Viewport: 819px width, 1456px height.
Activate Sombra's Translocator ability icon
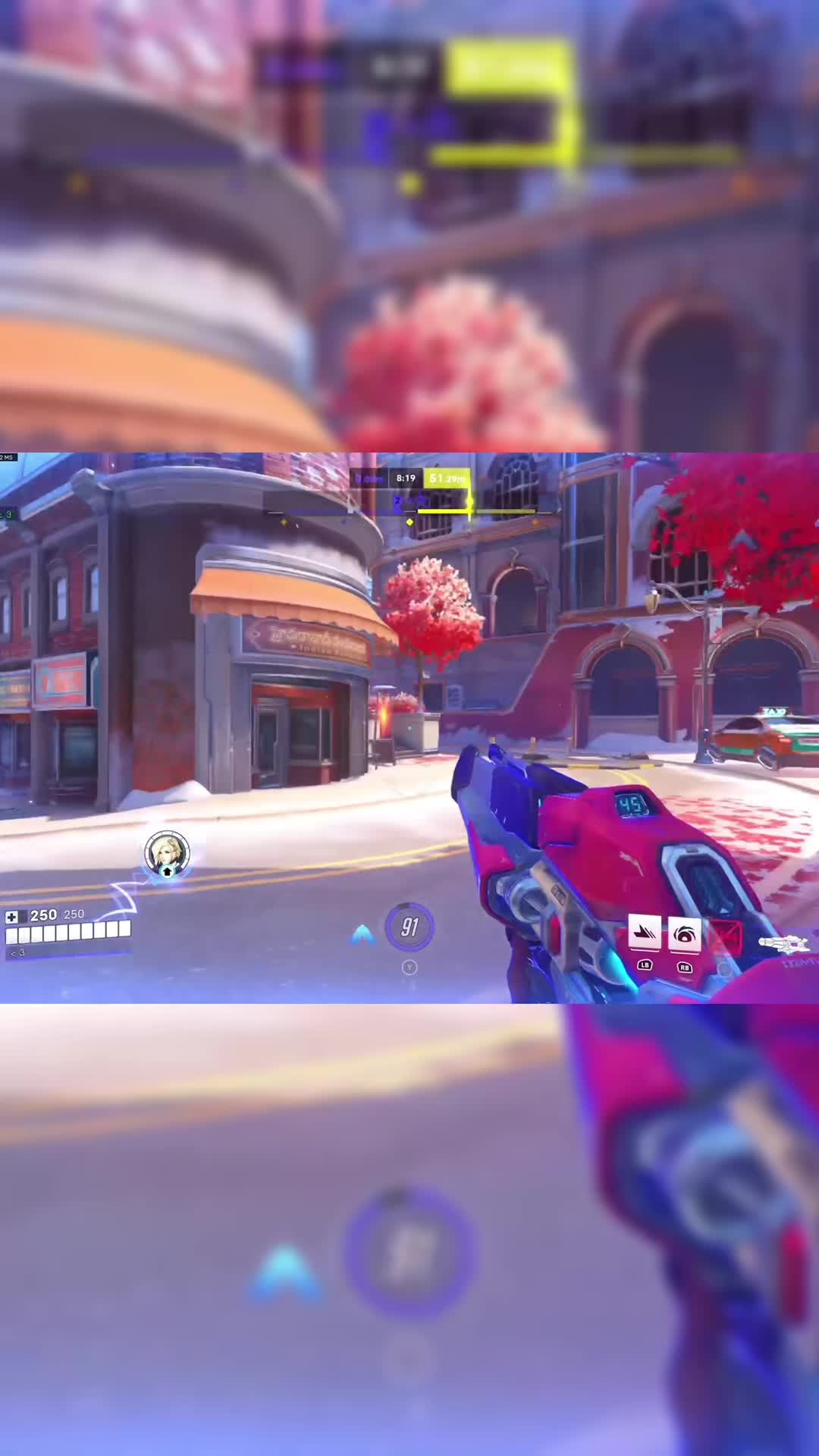click(645, 934)
